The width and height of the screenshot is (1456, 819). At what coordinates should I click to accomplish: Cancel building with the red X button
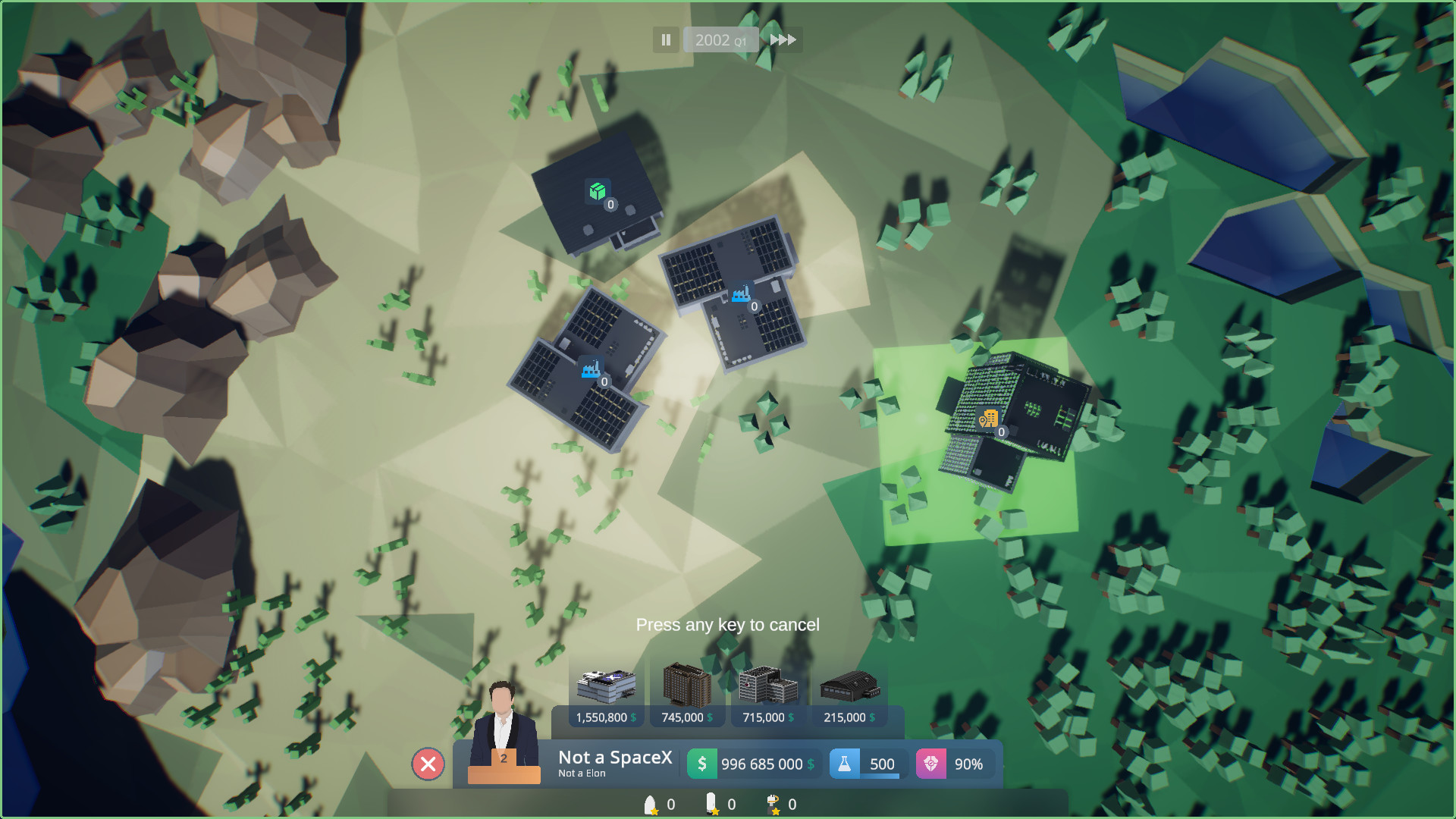coord(428,764)
